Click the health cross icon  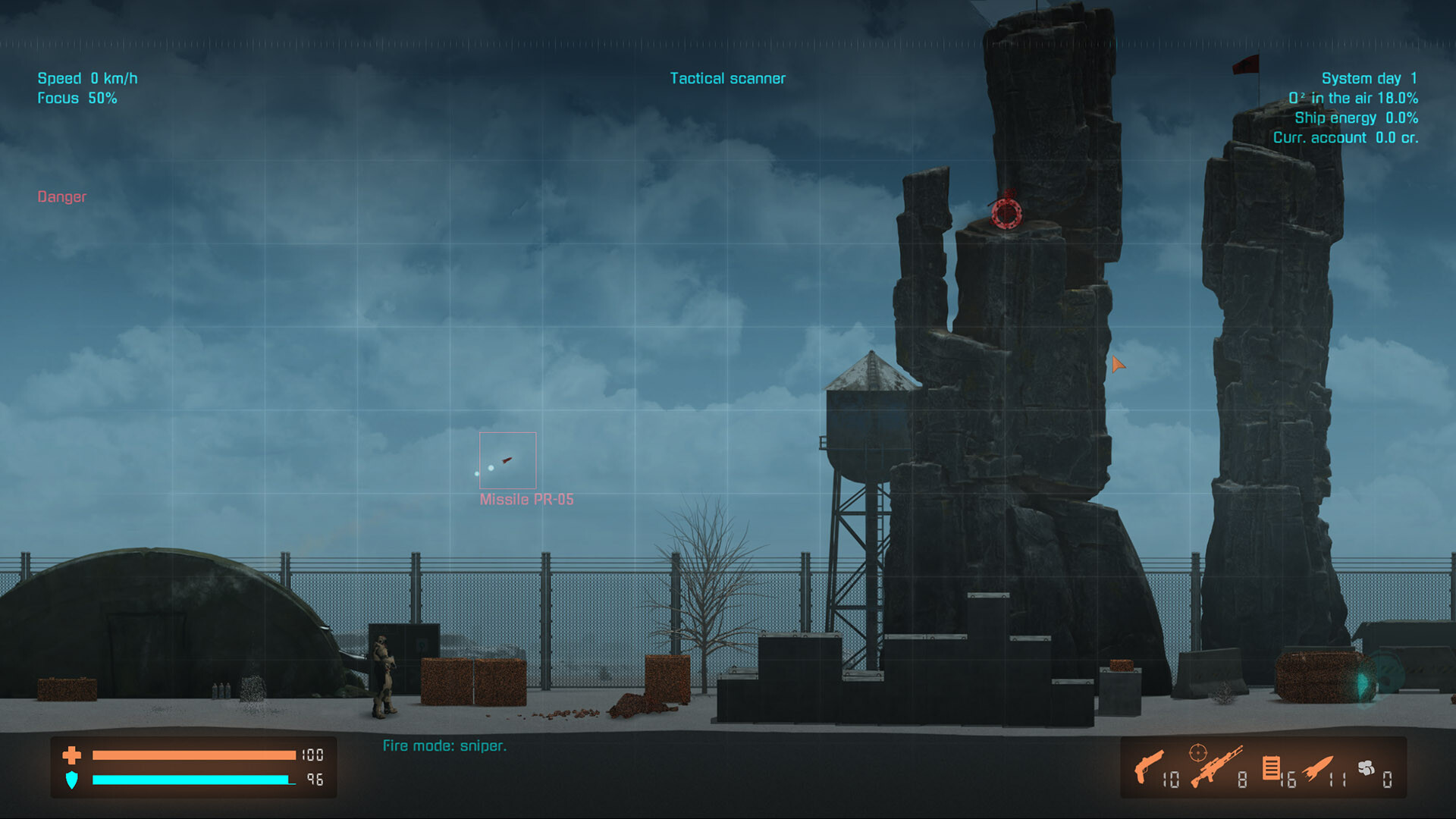coord(71,755)
